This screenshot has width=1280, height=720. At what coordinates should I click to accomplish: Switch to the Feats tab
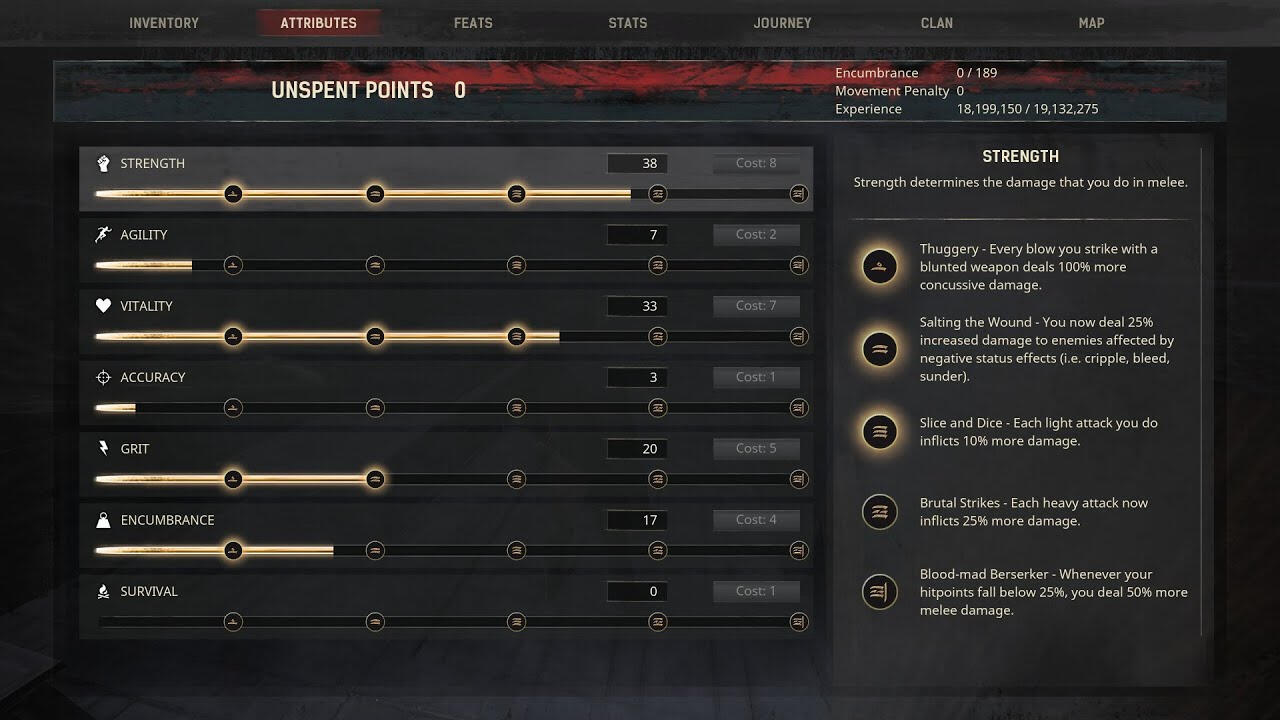click(x=473, y=23)
